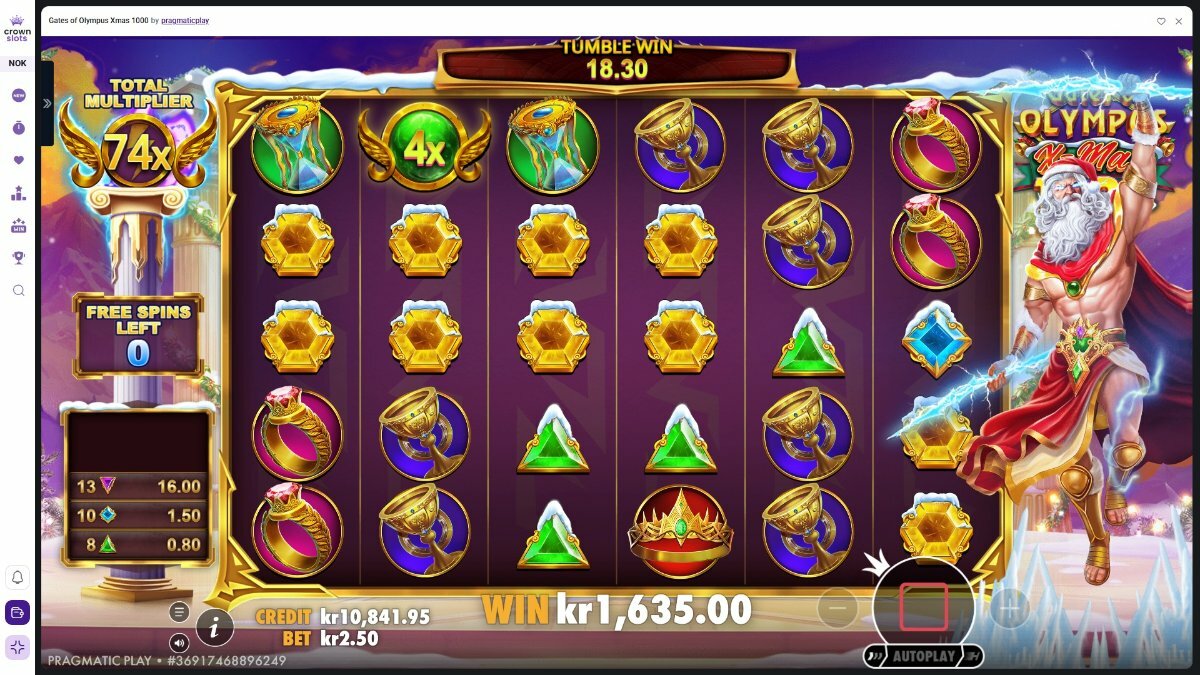The width and height of the screenshot is (1200, 675).
Task: Open the Autoplay settings
Action: 923,657
